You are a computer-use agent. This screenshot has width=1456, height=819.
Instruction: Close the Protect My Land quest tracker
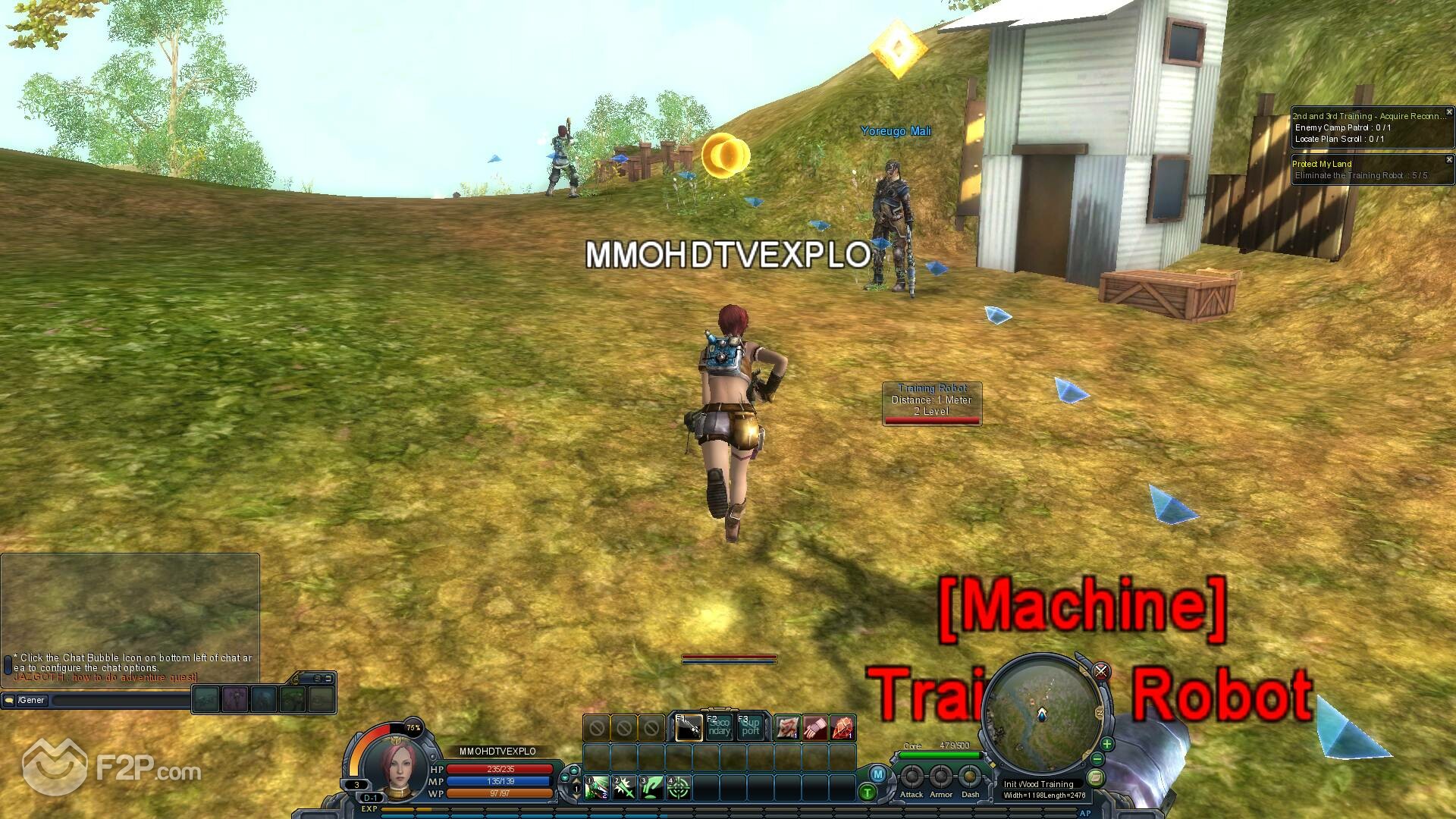1449,160
